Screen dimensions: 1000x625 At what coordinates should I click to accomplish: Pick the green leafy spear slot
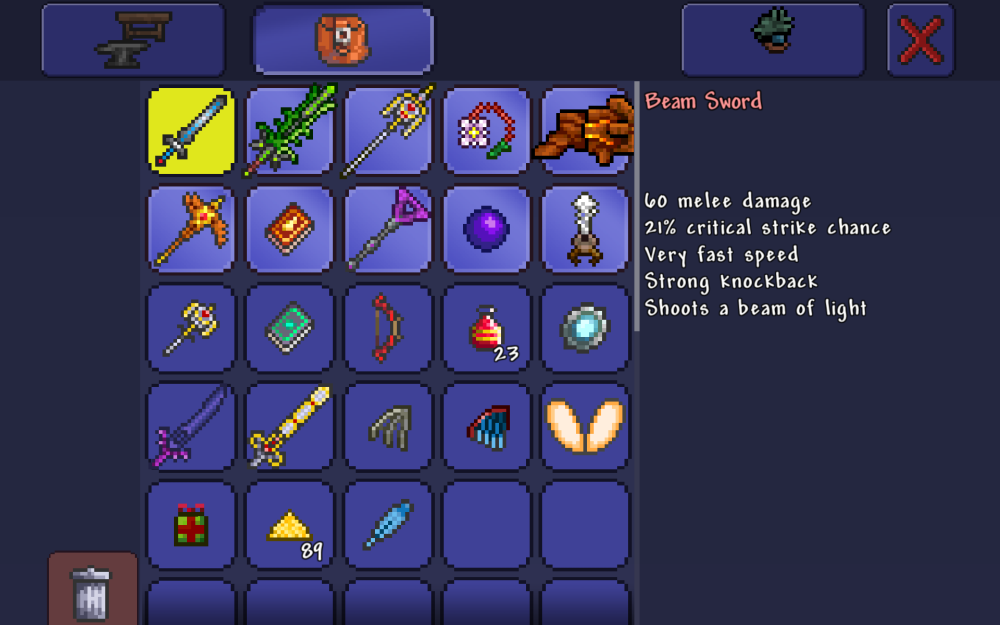click(x=290, y=131)
